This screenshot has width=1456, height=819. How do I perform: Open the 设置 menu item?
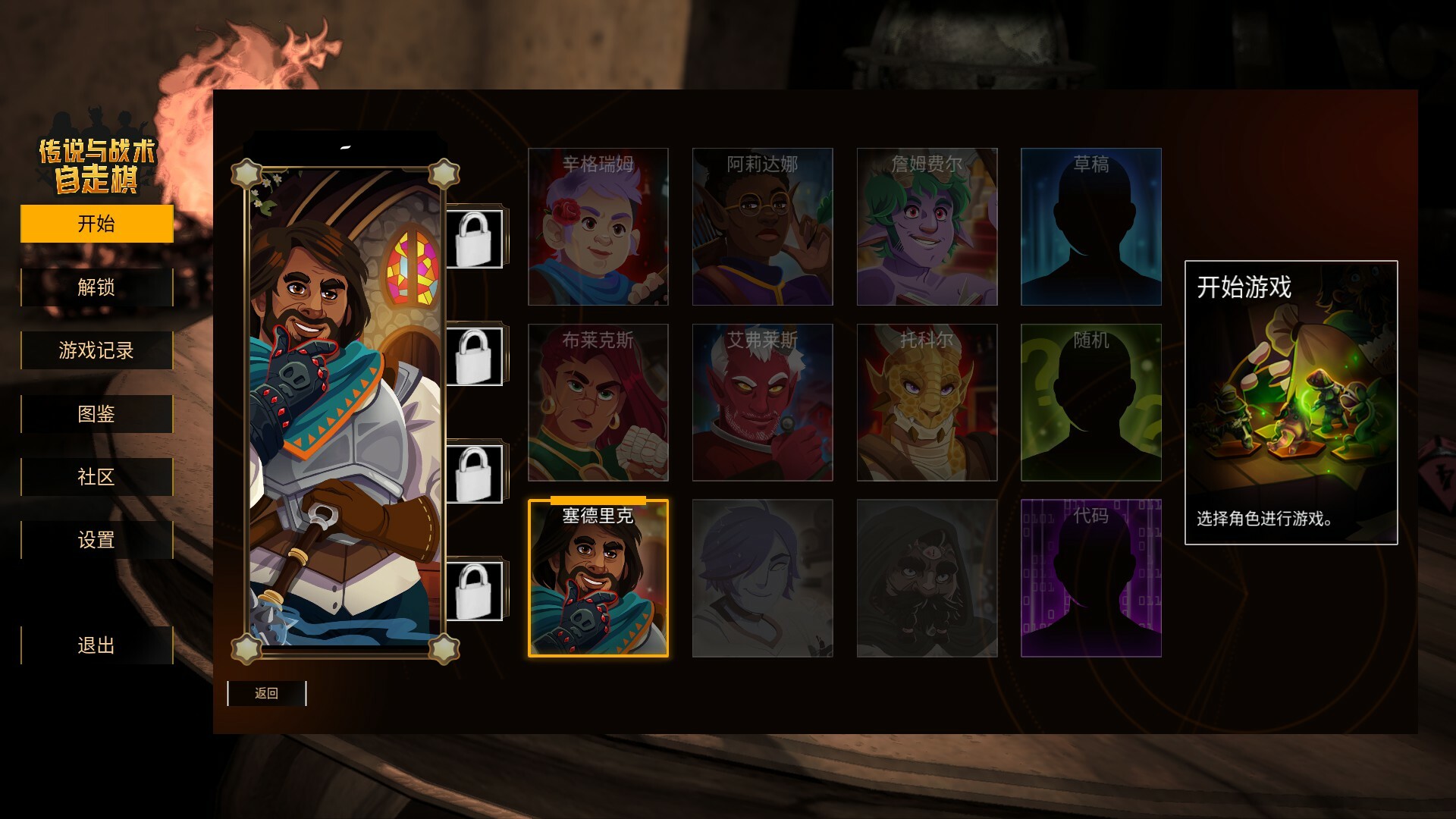[96, 540]
